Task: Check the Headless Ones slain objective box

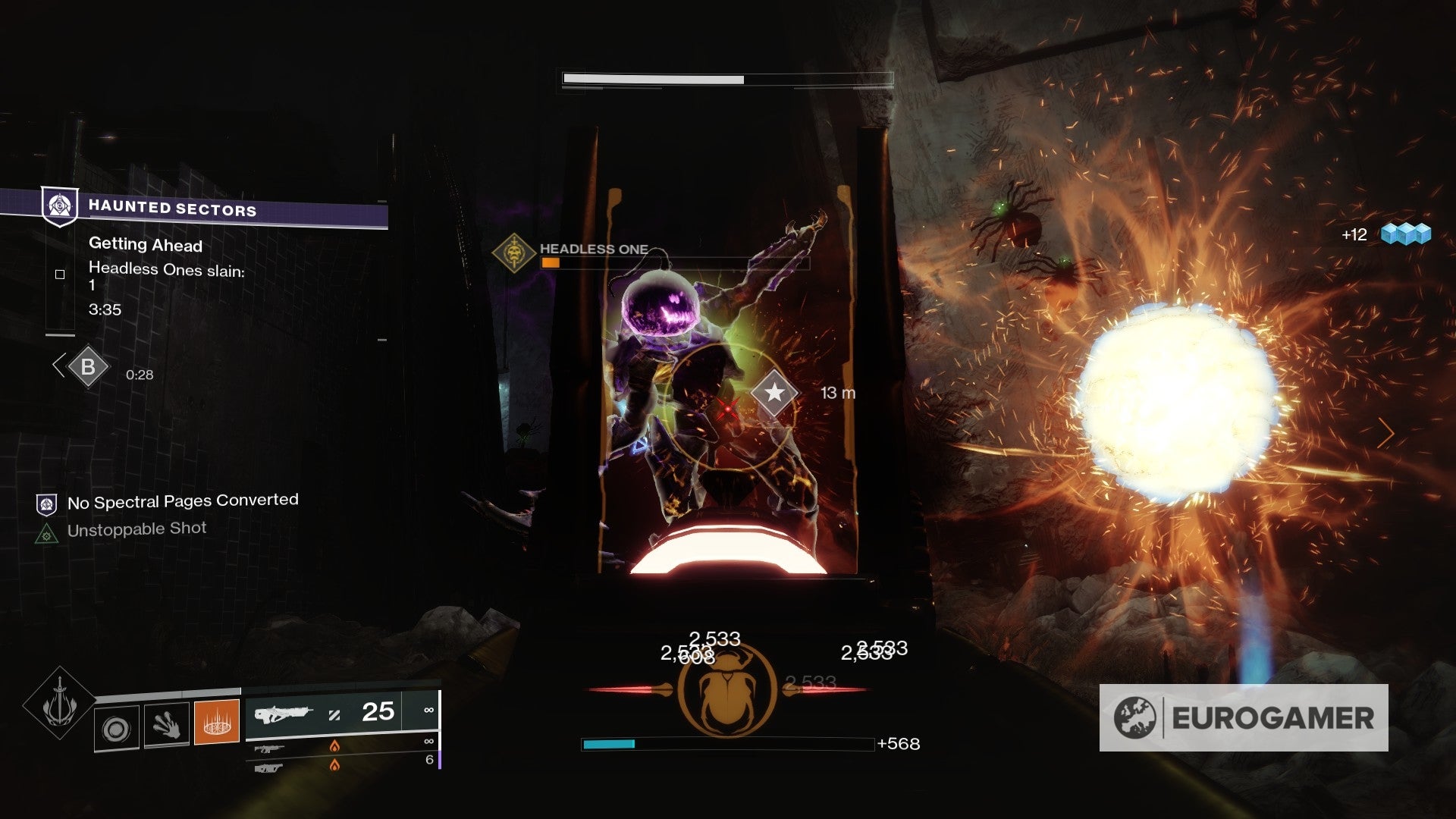Action: pos(58,276)
